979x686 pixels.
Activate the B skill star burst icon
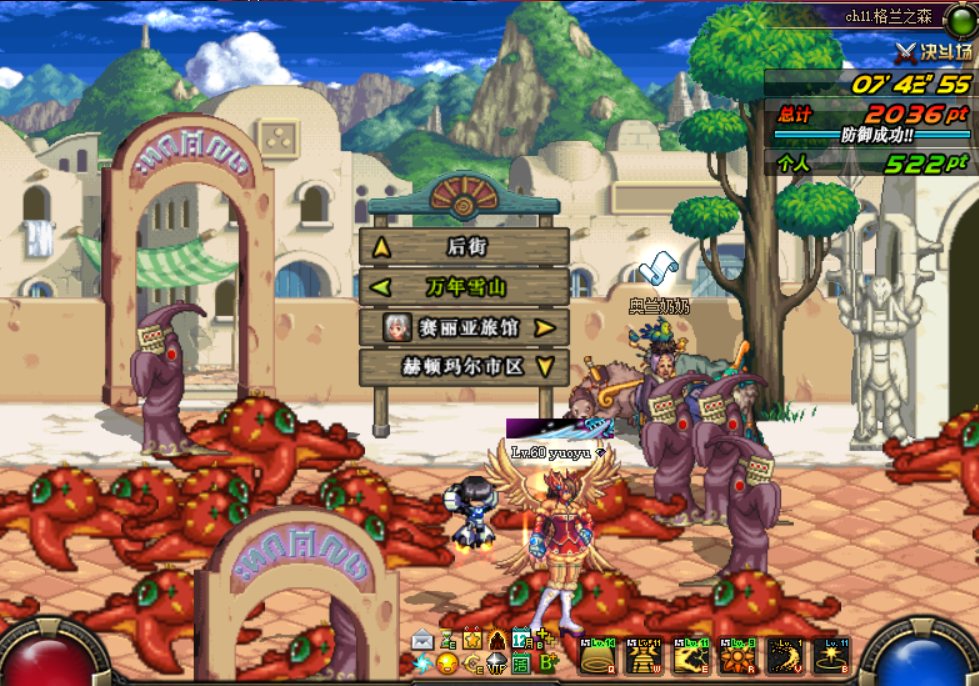pyautogui.click(x=831, y=656)
